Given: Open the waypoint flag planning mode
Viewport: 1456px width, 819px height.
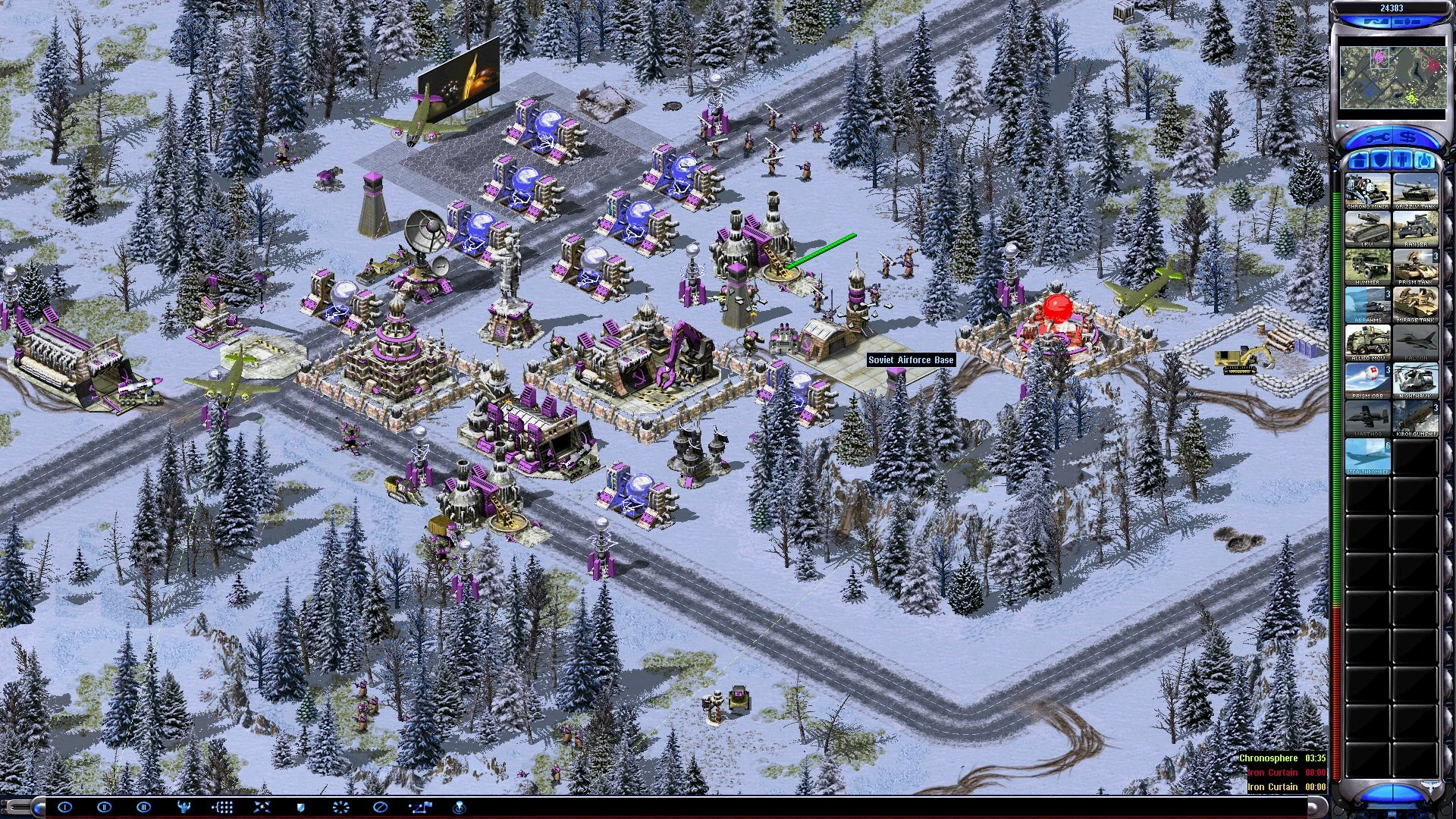Looking at the screenshot, I should point(420,807).
